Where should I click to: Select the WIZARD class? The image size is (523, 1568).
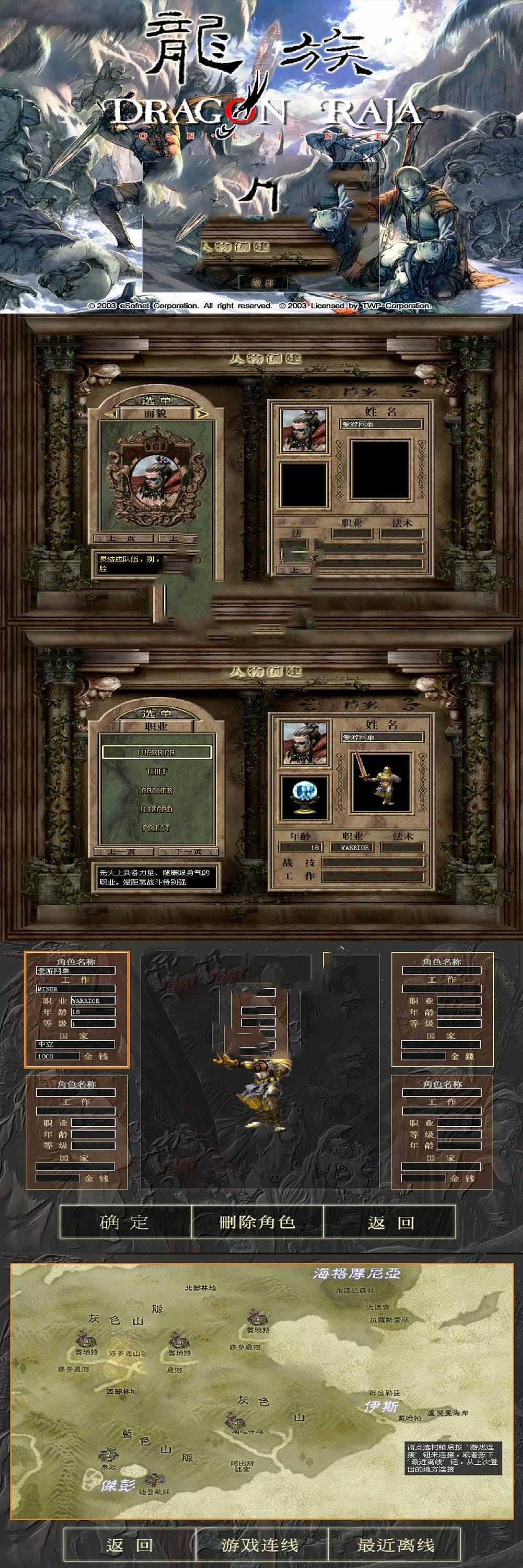pos(156,809)
